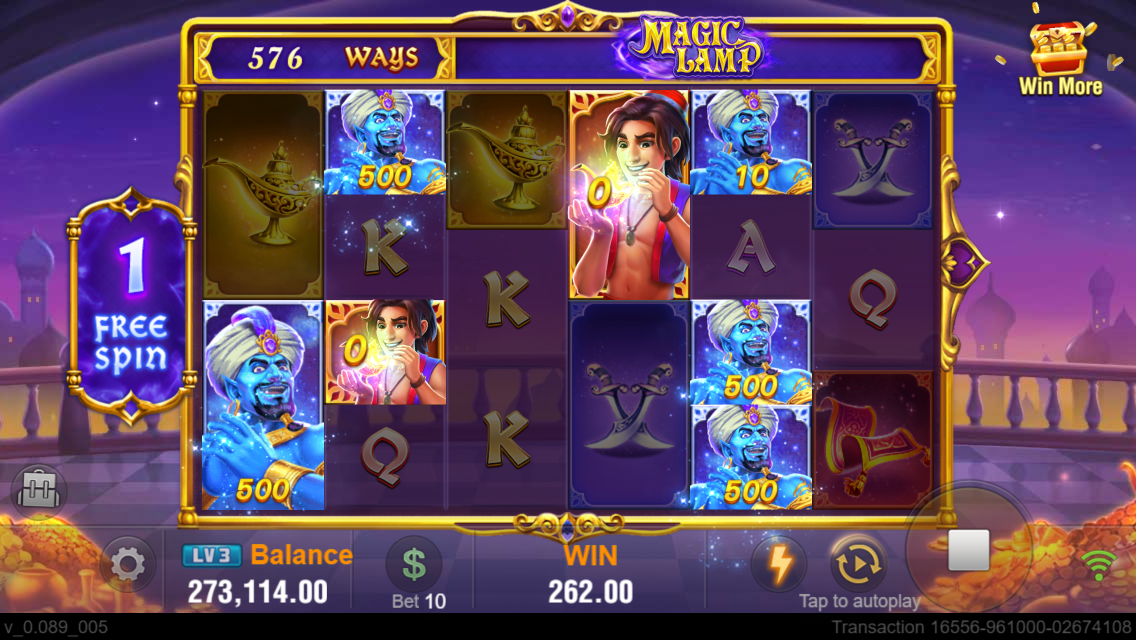Toggle the lightning bolt turbo spin
The image size is (1136, 640).
pyautogui.click(x=779, y=565)
